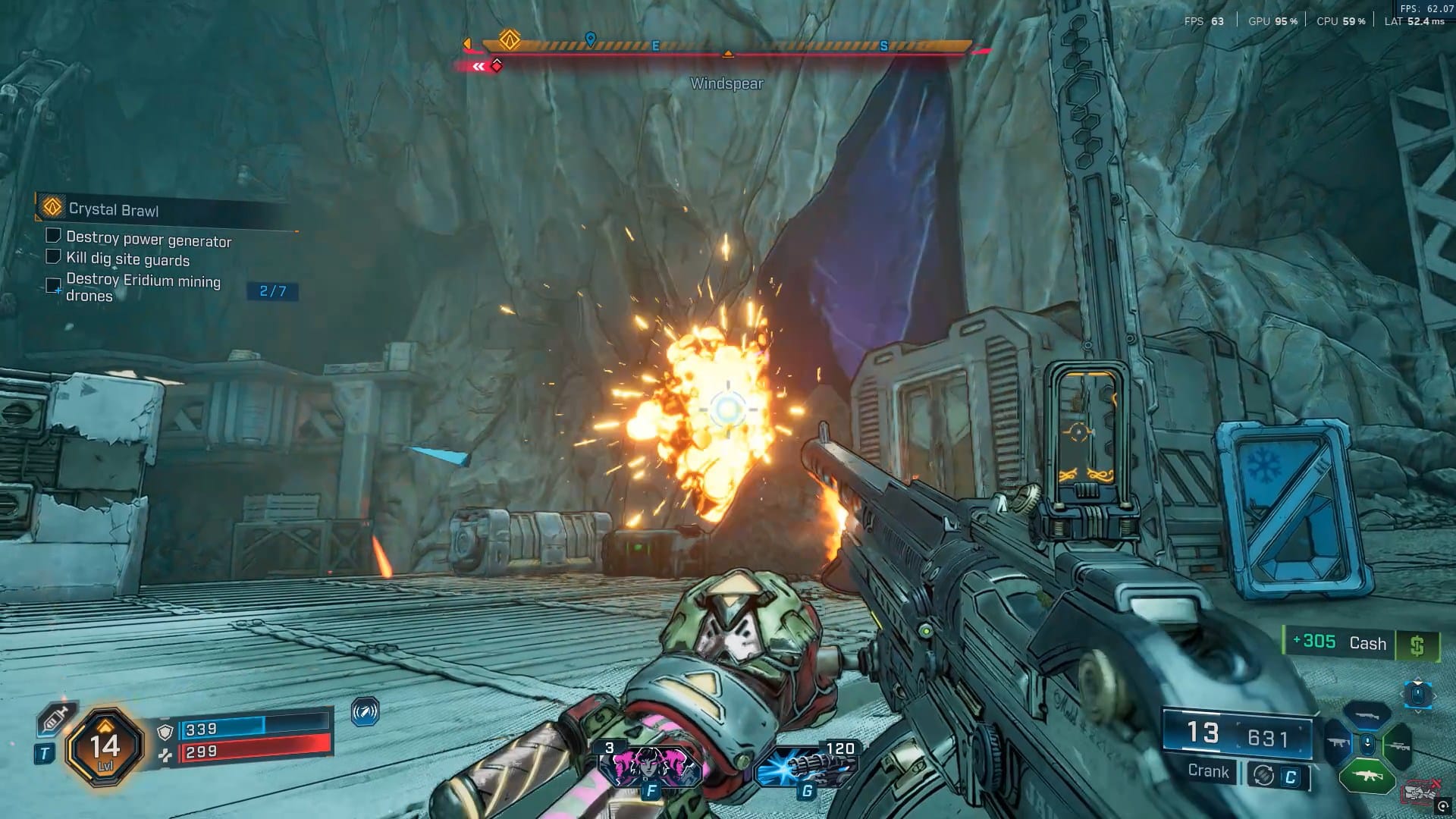Fire the minigun ordnance ability

tap(806, 766)
